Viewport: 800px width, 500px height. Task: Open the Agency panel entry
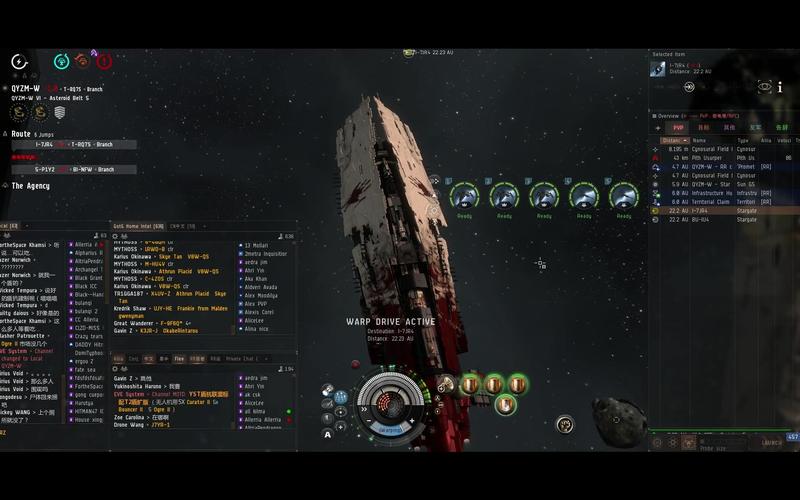click(30, 186)
